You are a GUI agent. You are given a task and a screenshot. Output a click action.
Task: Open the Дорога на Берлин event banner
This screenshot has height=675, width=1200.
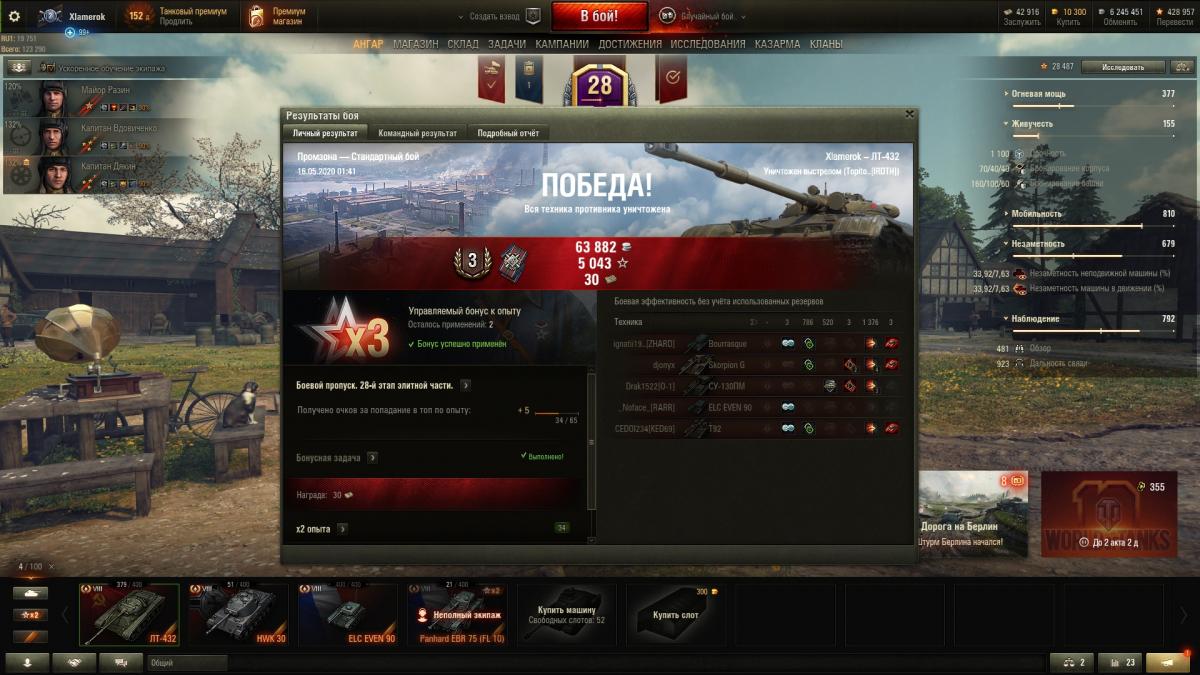click(960, 514)
